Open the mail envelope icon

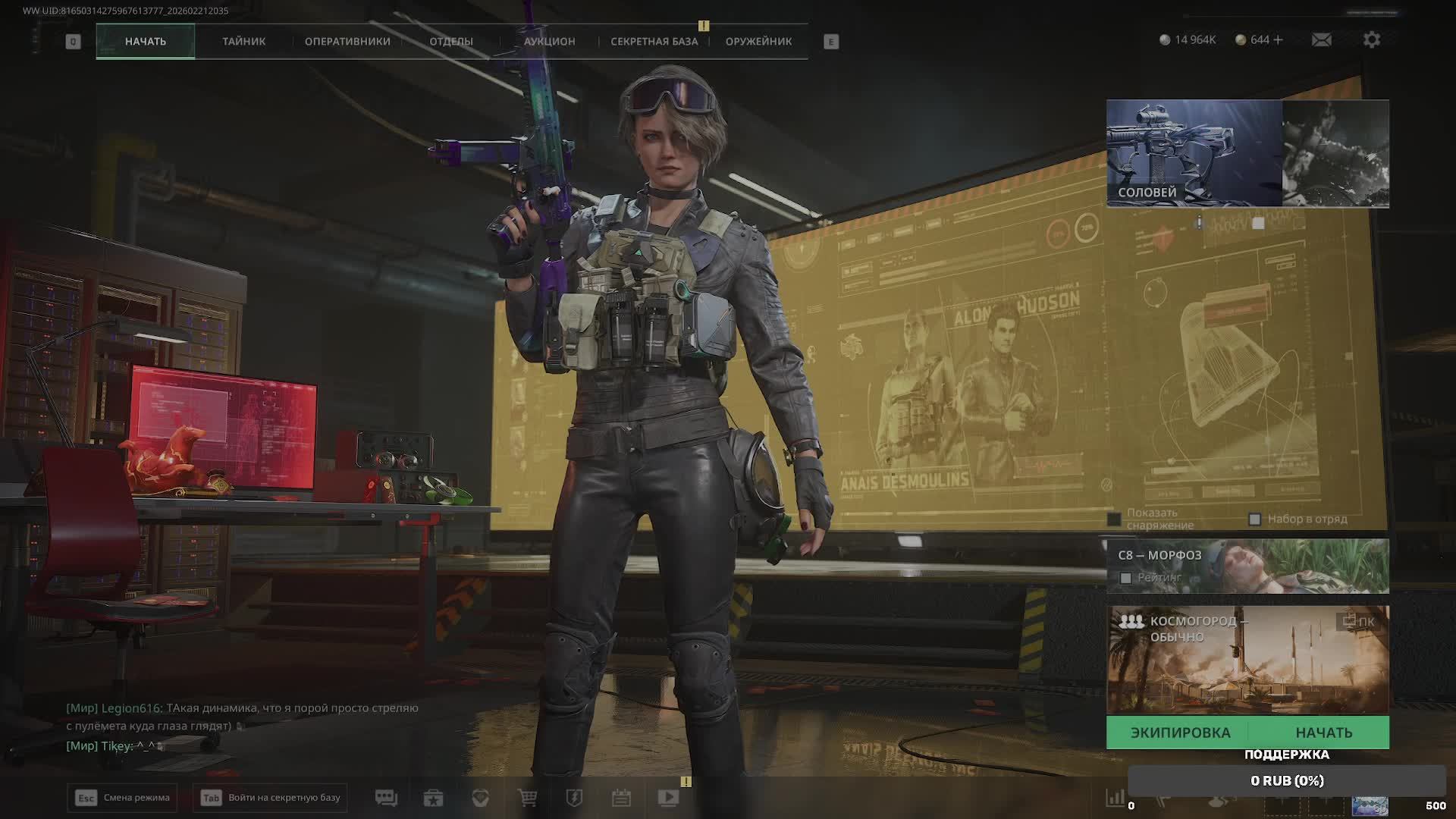tap(1321, 39)
